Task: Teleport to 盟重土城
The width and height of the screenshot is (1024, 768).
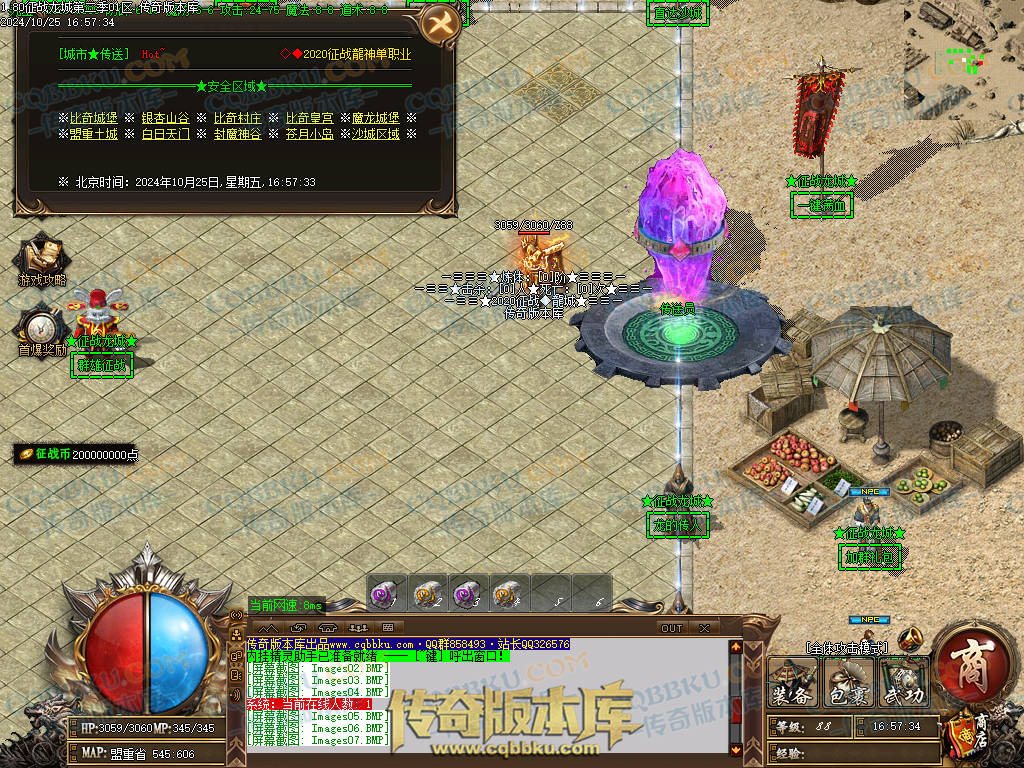Action: 93,134
